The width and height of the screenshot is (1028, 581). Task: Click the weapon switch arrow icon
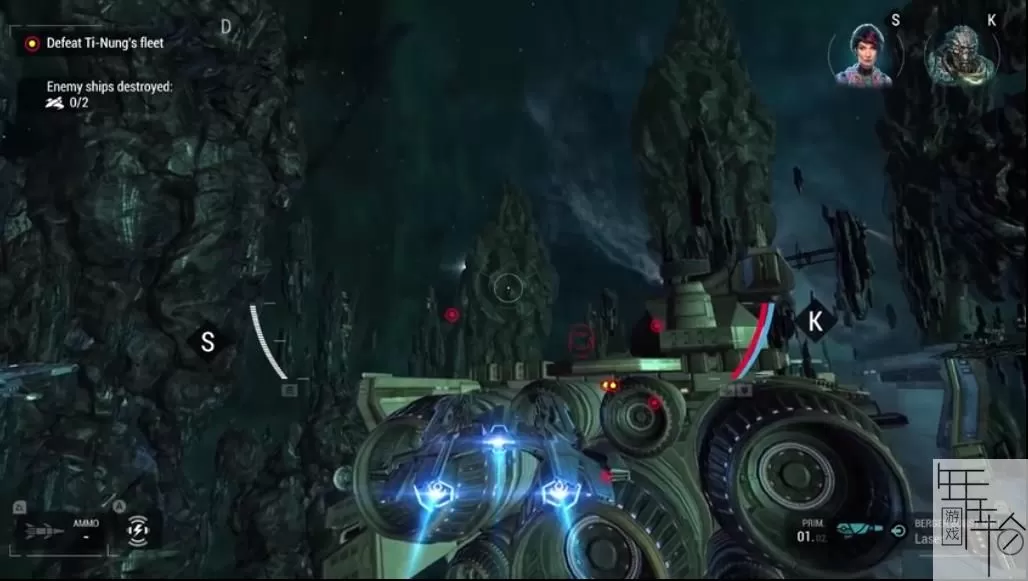898,531
